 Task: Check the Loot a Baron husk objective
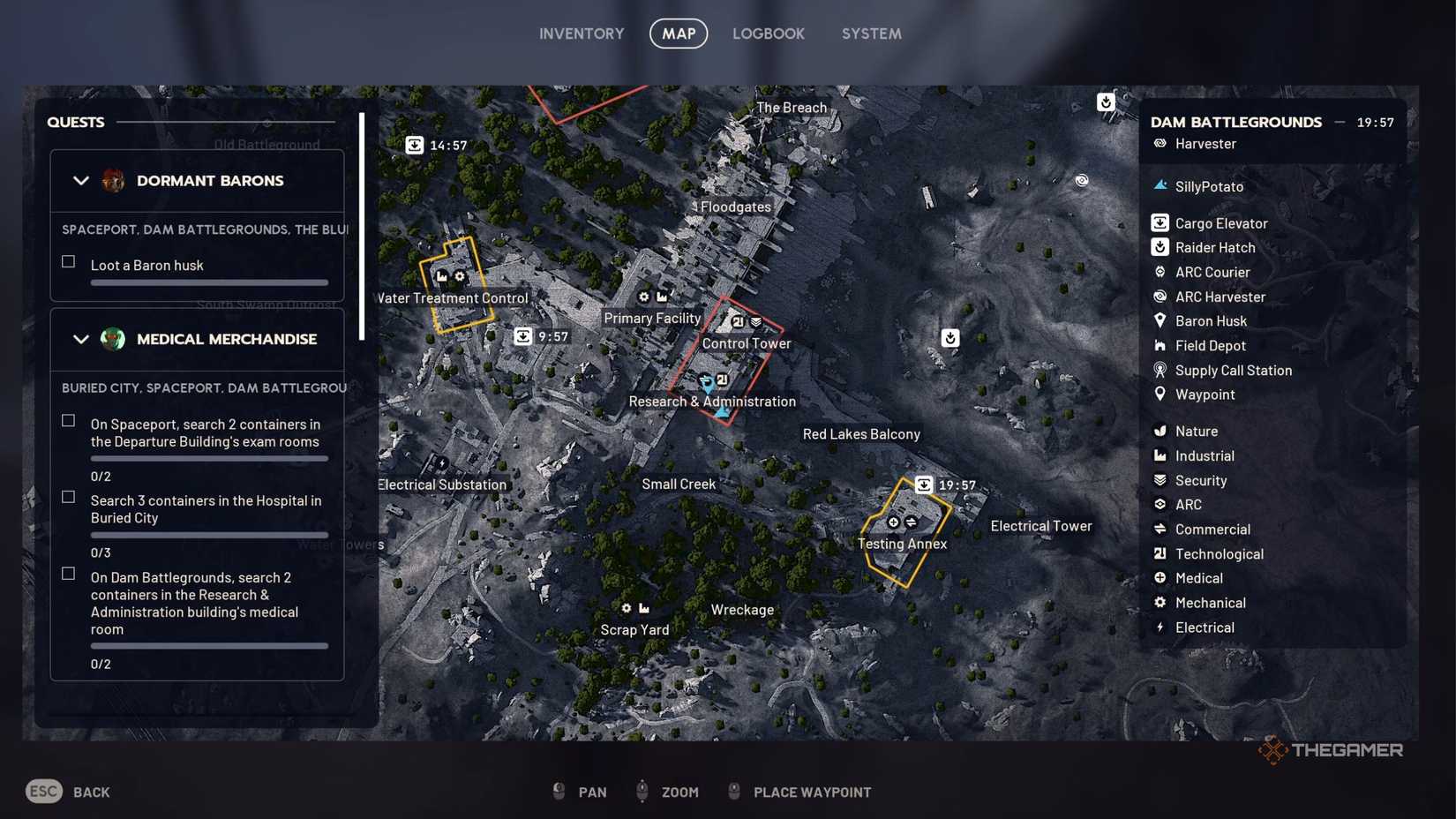pos(68,261)
